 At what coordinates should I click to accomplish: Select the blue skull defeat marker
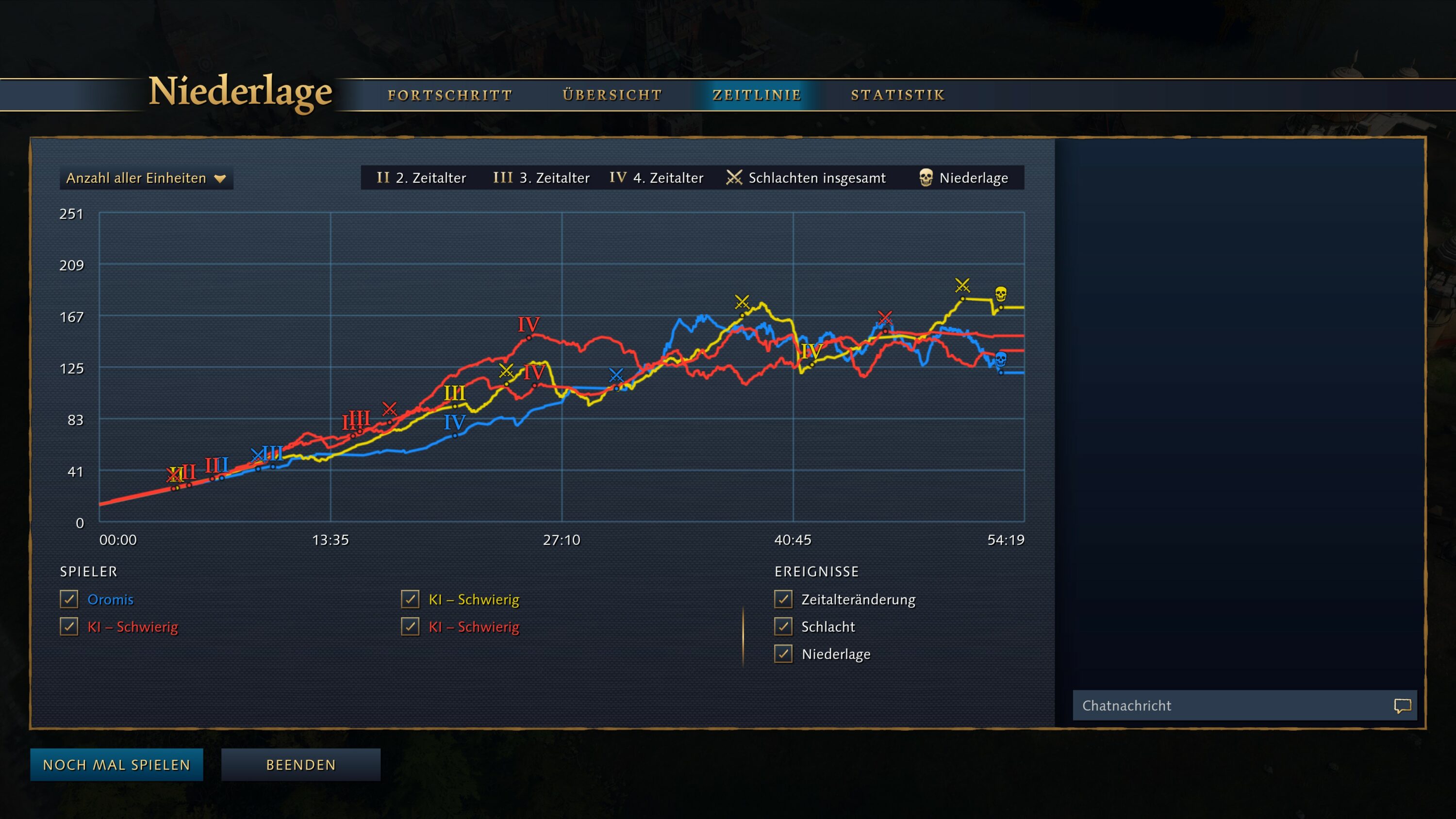1000,359
